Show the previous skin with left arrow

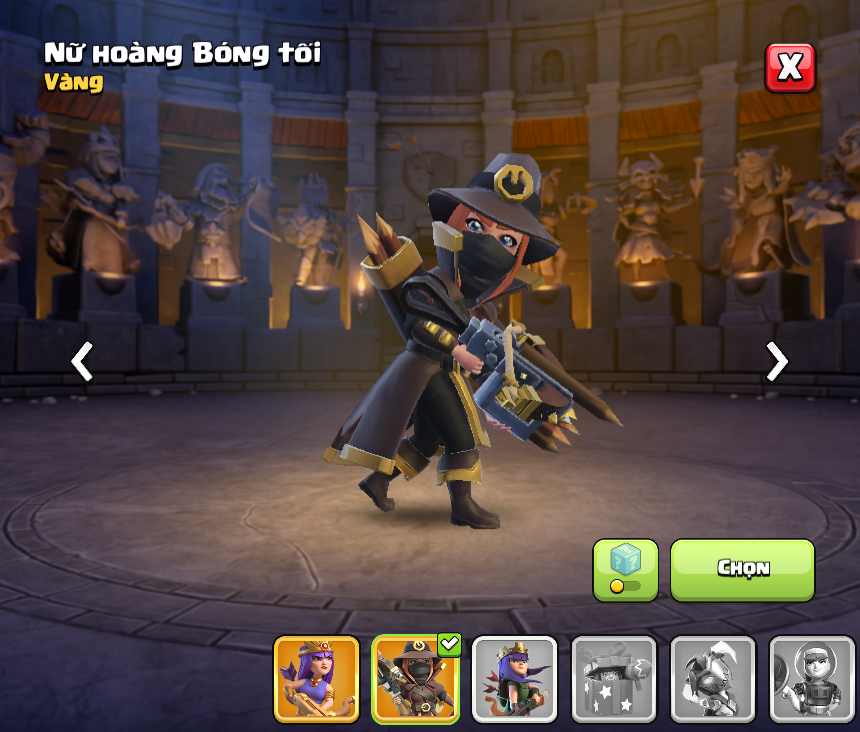coord(82,361)
